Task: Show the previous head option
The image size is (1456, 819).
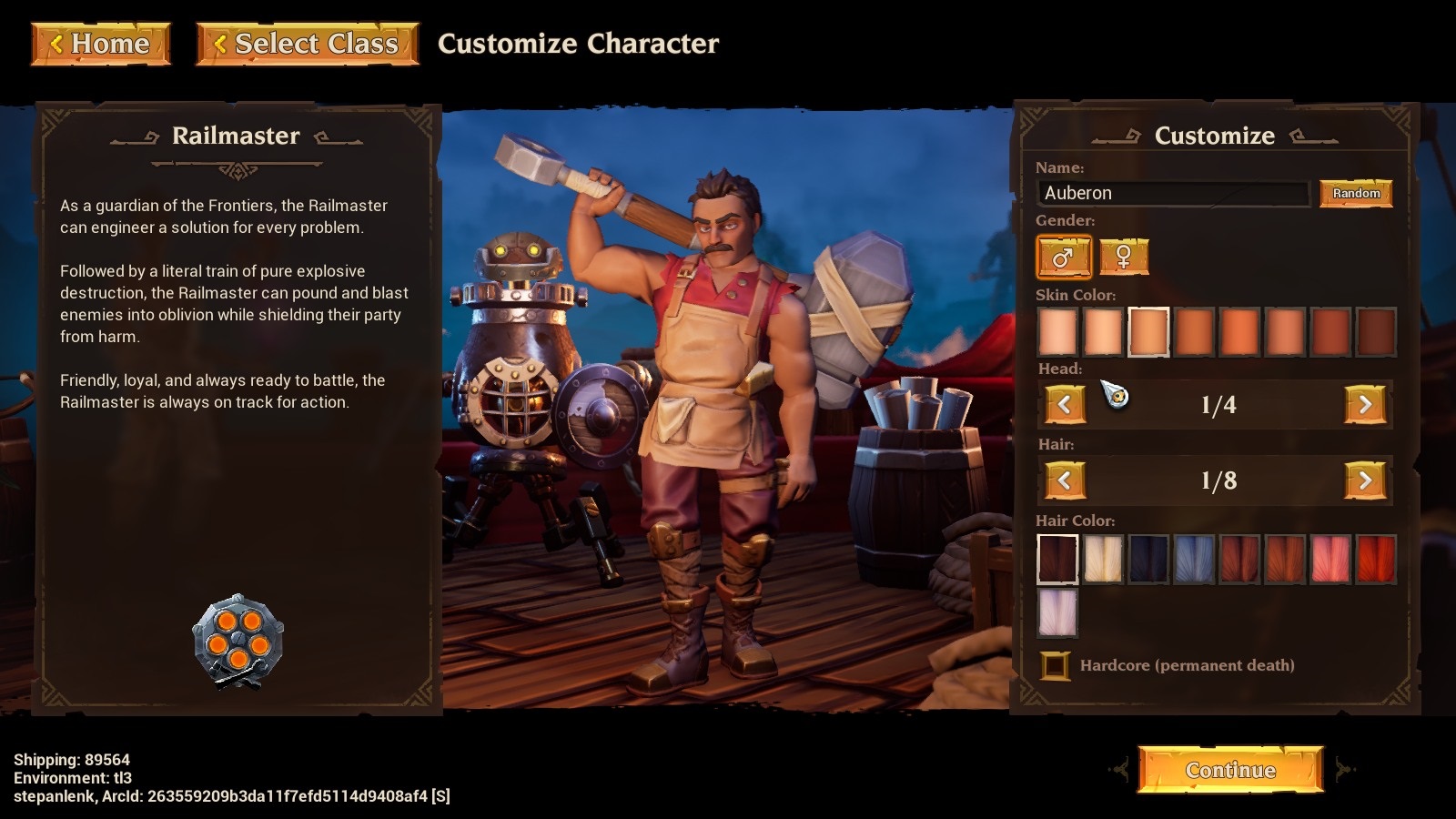Action: (x=1065, y=405)
